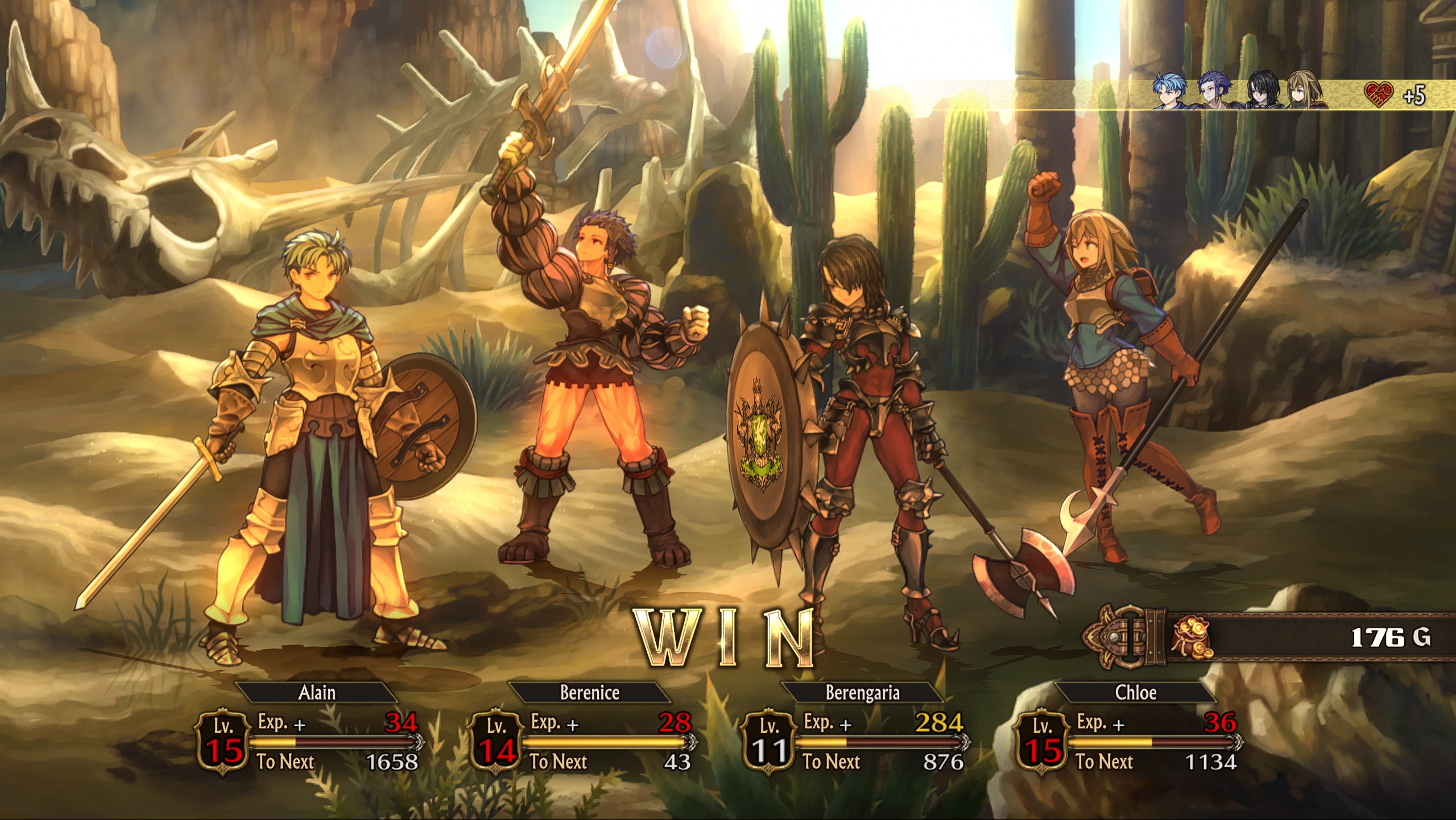1456x820 pixels.
Task: Click the gold coin pouch icon
Action: click(1191, 637)
